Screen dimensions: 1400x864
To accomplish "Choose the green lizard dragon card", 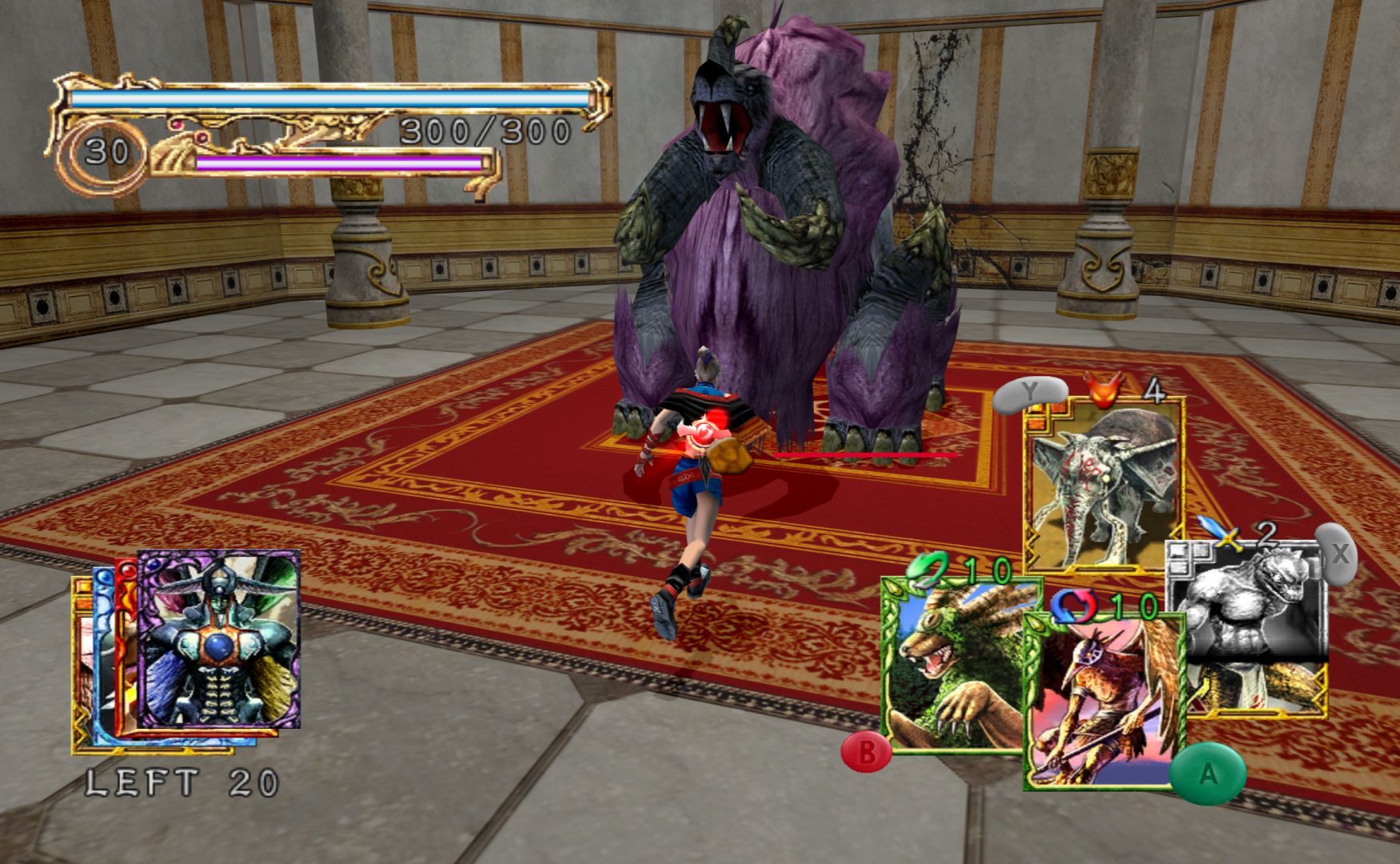I will (951, 668).
